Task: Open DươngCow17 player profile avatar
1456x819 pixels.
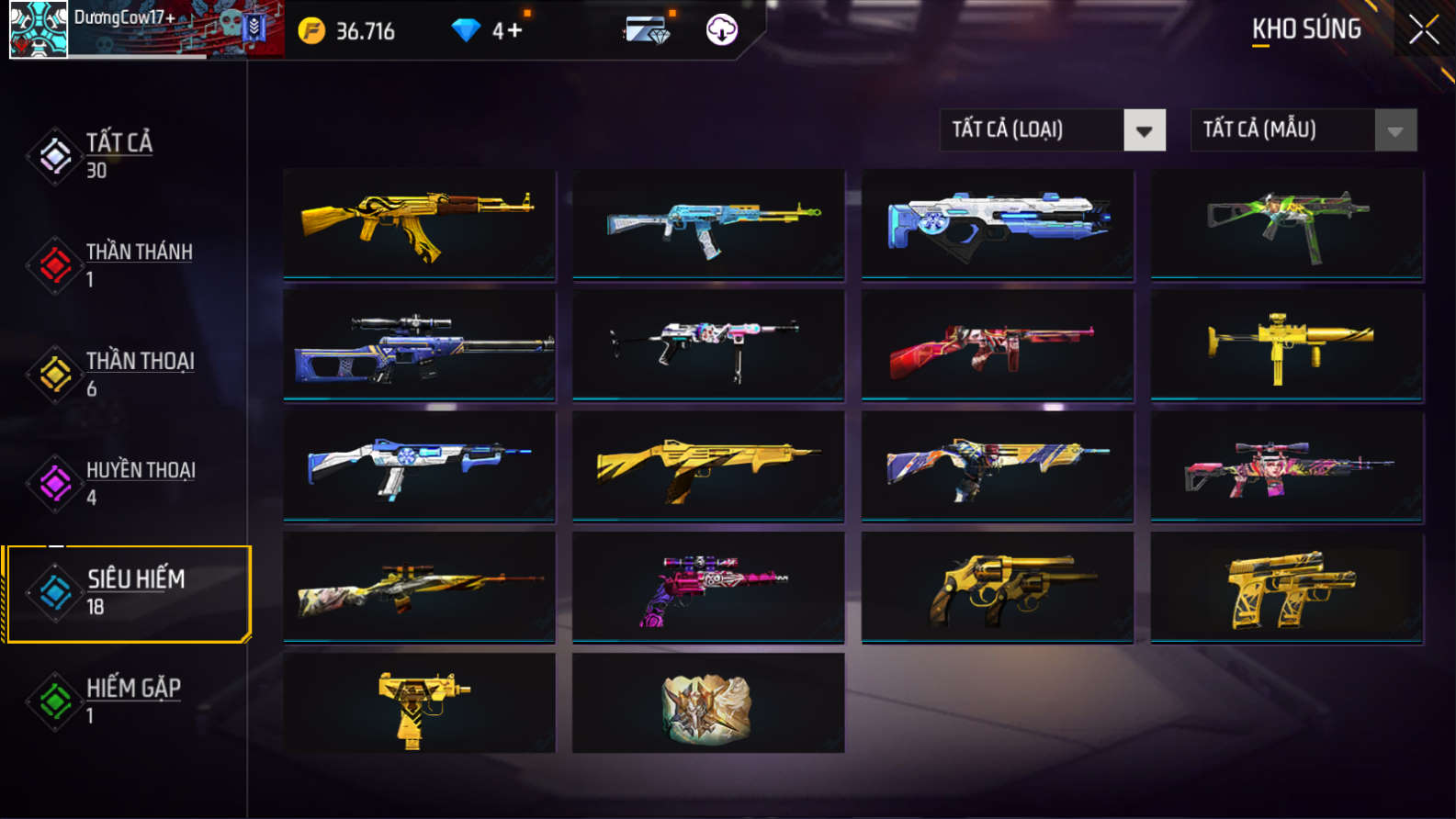Action: [x=38, y=29]
